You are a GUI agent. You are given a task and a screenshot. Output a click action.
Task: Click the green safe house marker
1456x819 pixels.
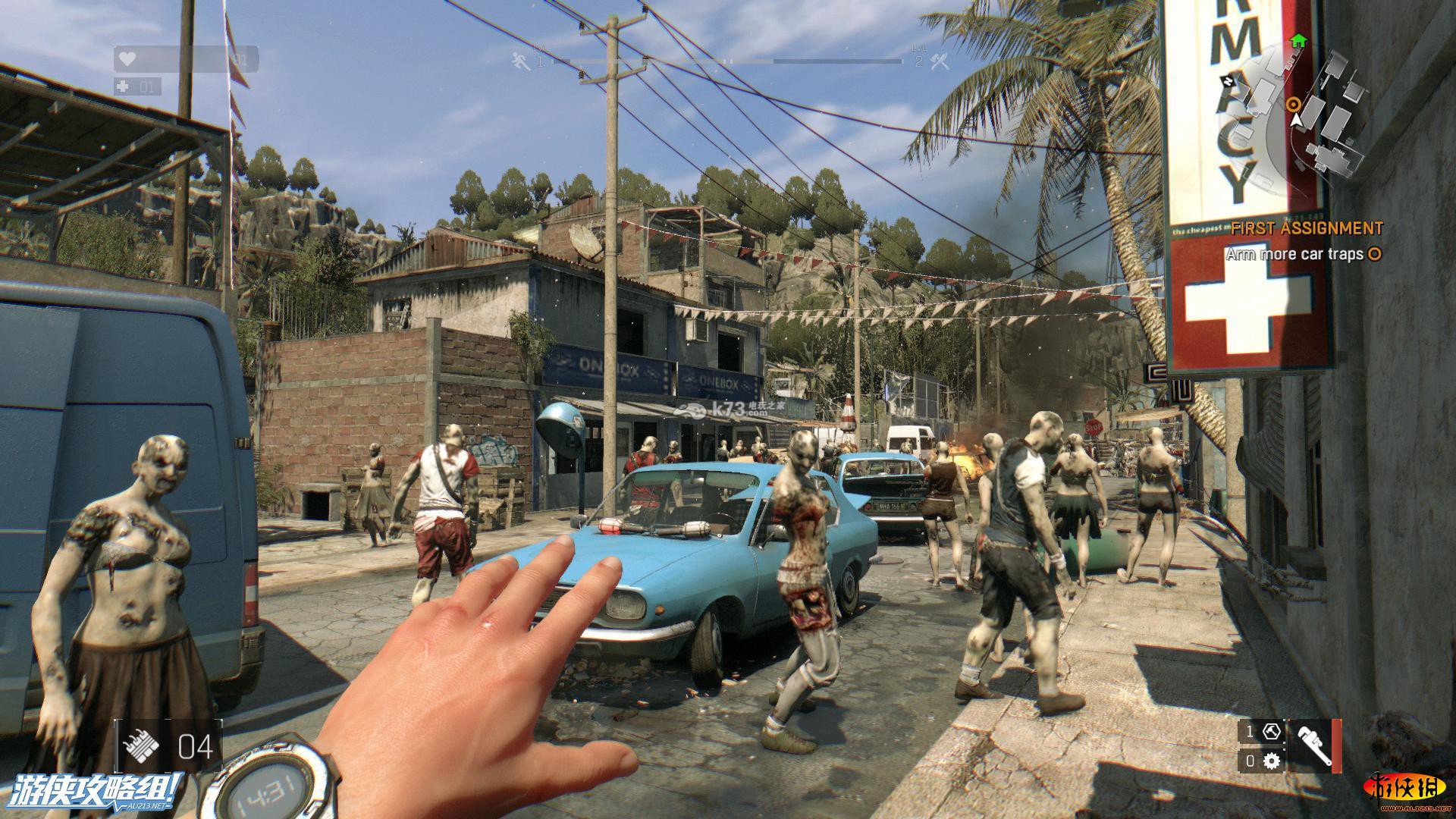click(1298, 40)
